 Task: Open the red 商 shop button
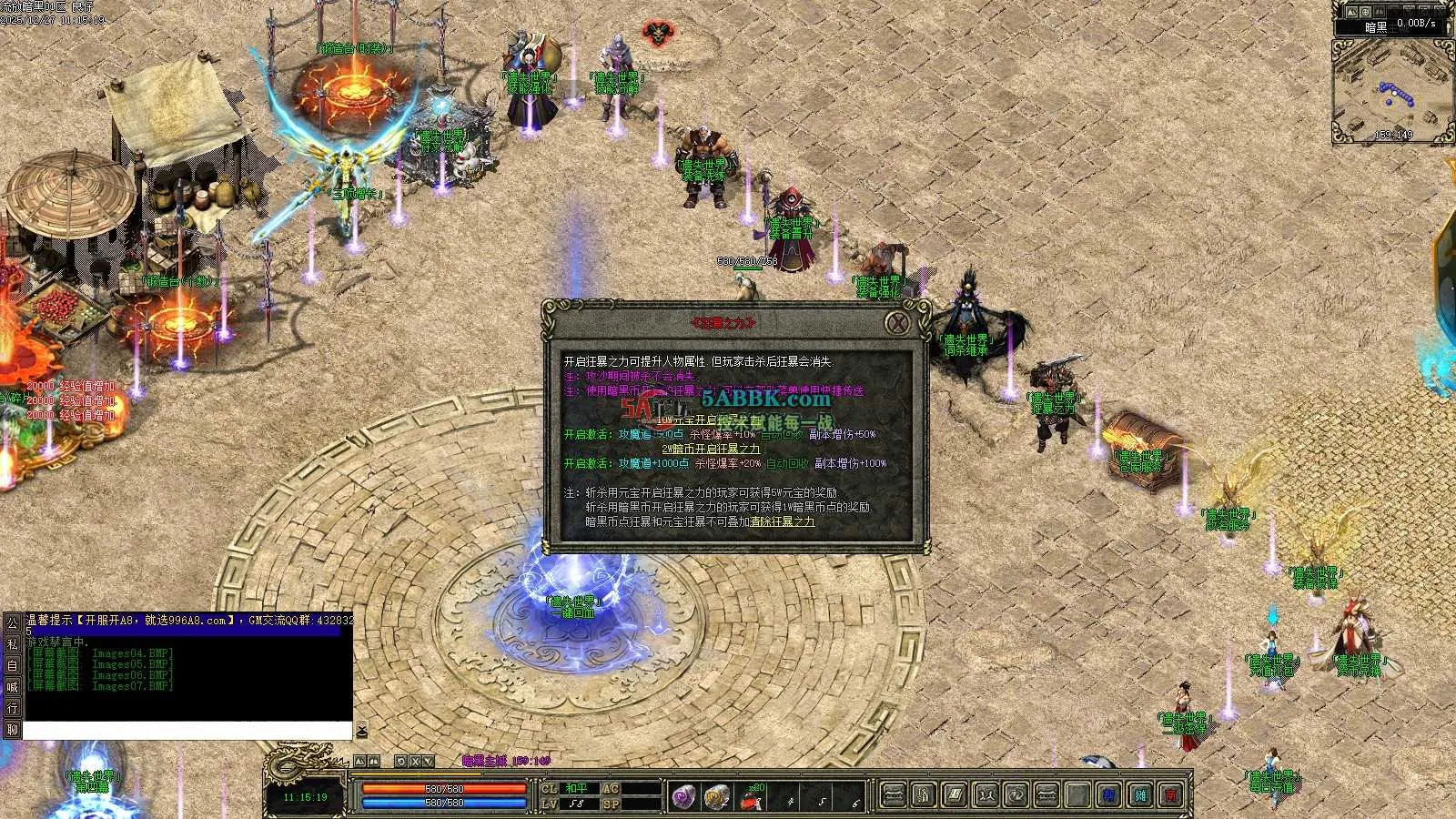pyautogui.click(x=1171, y=796)
